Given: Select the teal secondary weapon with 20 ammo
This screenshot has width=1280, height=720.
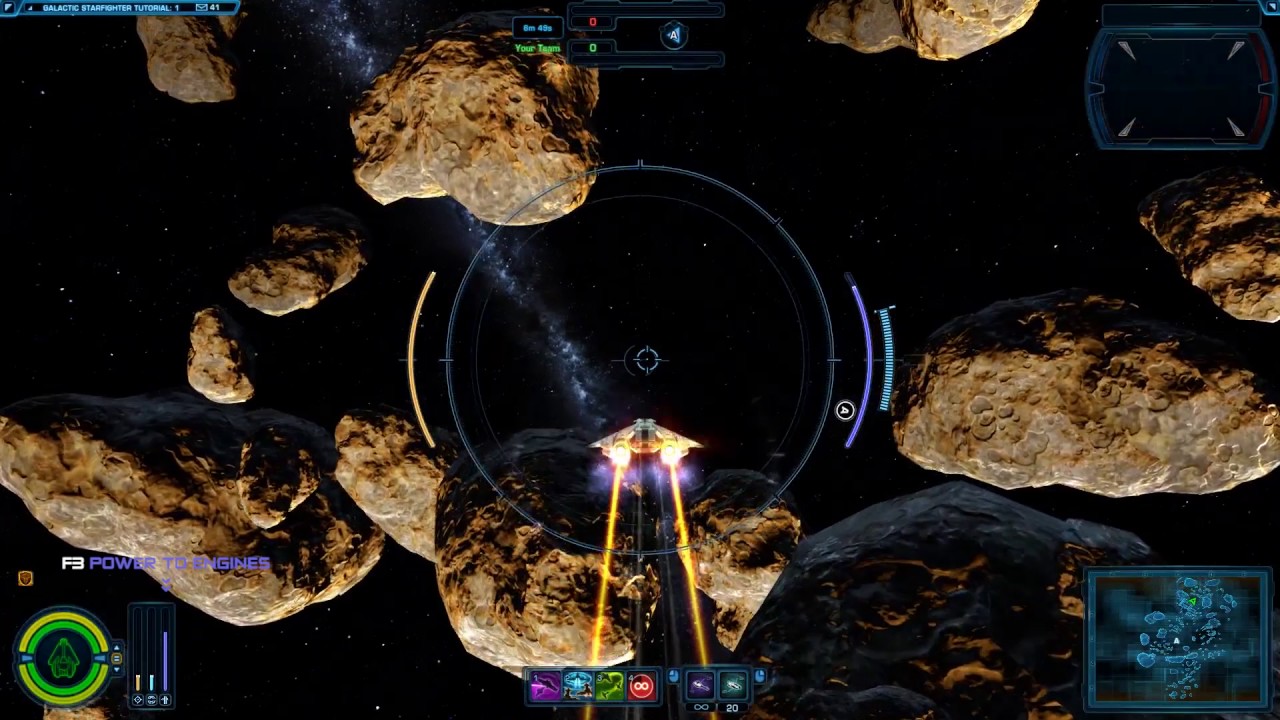Looking at the screenshot, I should pyautogui.click(x=732, y=685).
